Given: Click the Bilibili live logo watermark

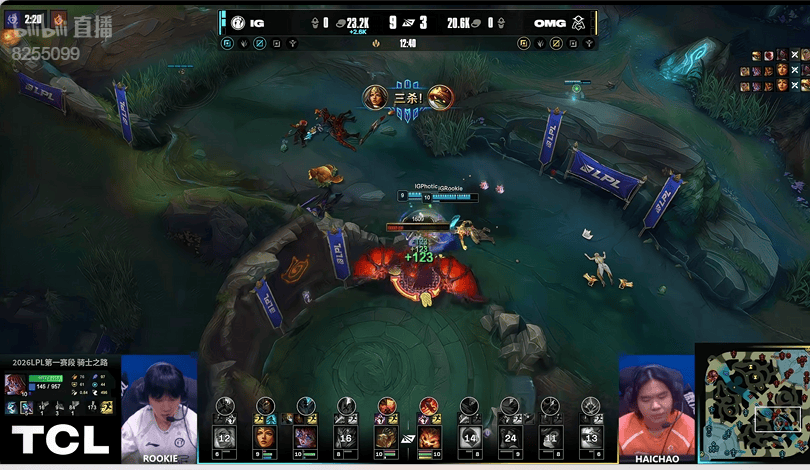Looking at the screenshot, I should point(75,28).
